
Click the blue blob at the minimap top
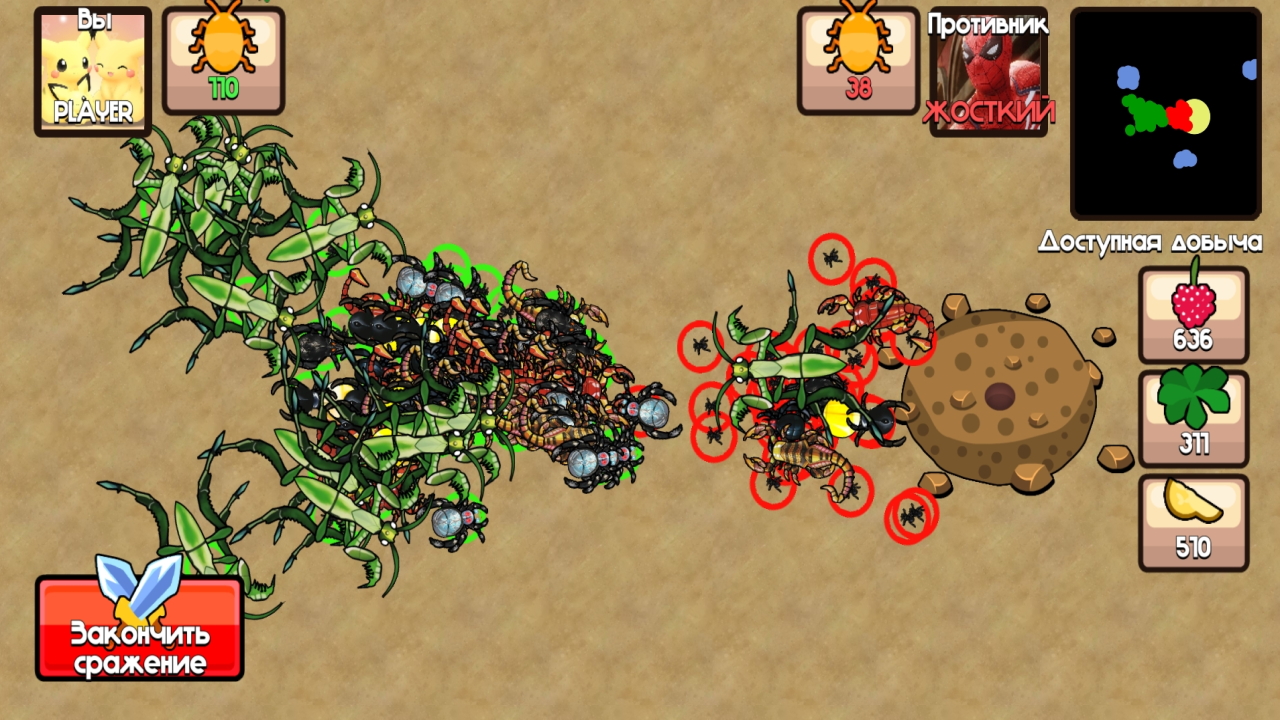1128,77
